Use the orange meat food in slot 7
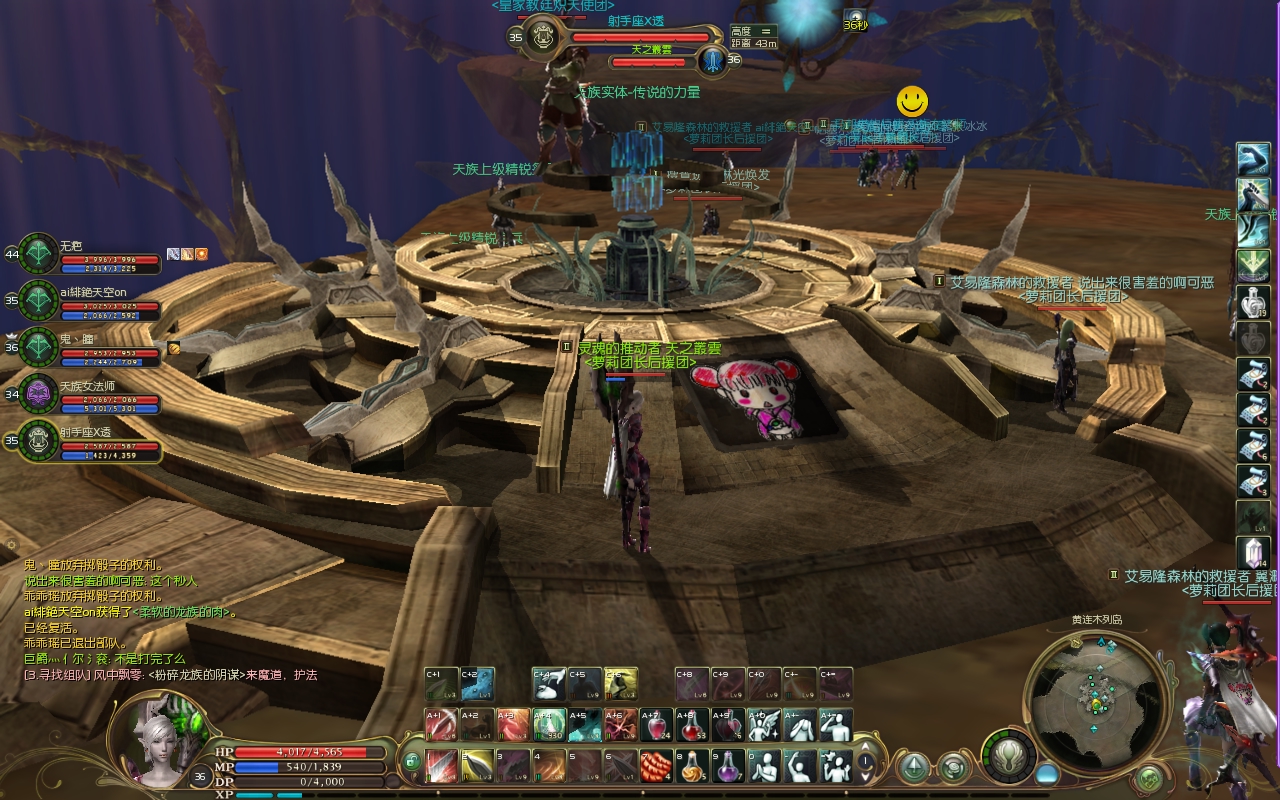 (x=655, y=766)
